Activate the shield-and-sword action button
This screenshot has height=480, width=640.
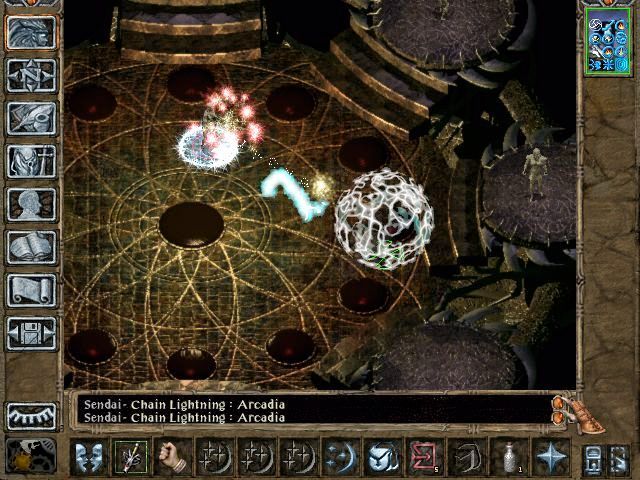pos(381,457)
